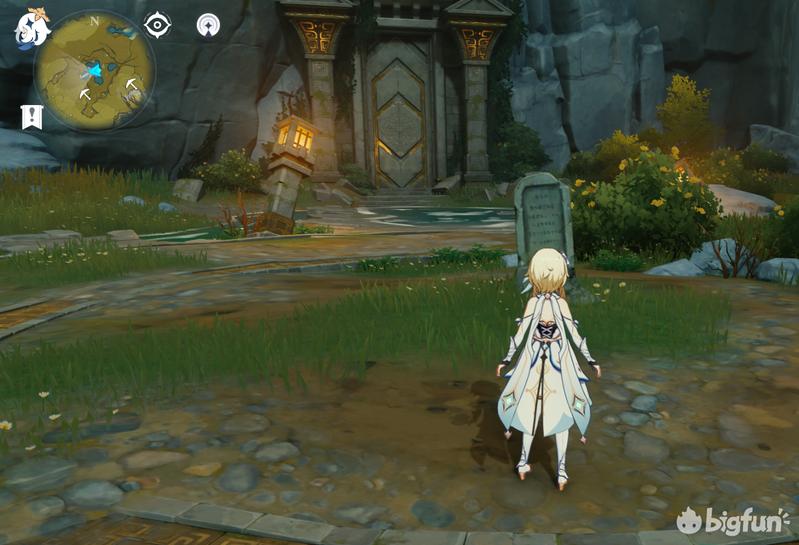
Task: Activate the eye-shaped elemental sight icon
Action: tap(157, 25)
